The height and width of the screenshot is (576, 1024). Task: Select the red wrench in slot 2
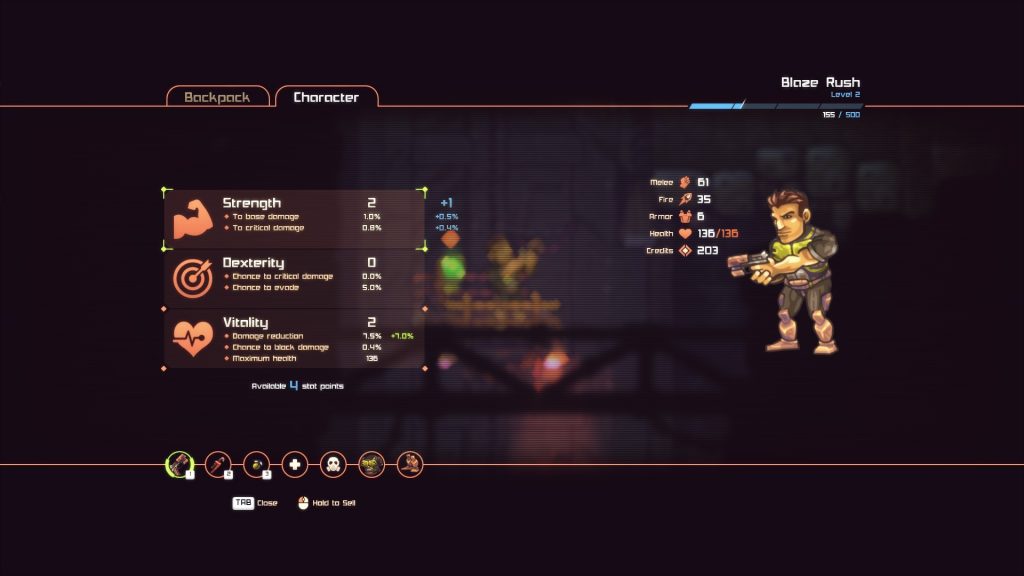tap(218, 464)
